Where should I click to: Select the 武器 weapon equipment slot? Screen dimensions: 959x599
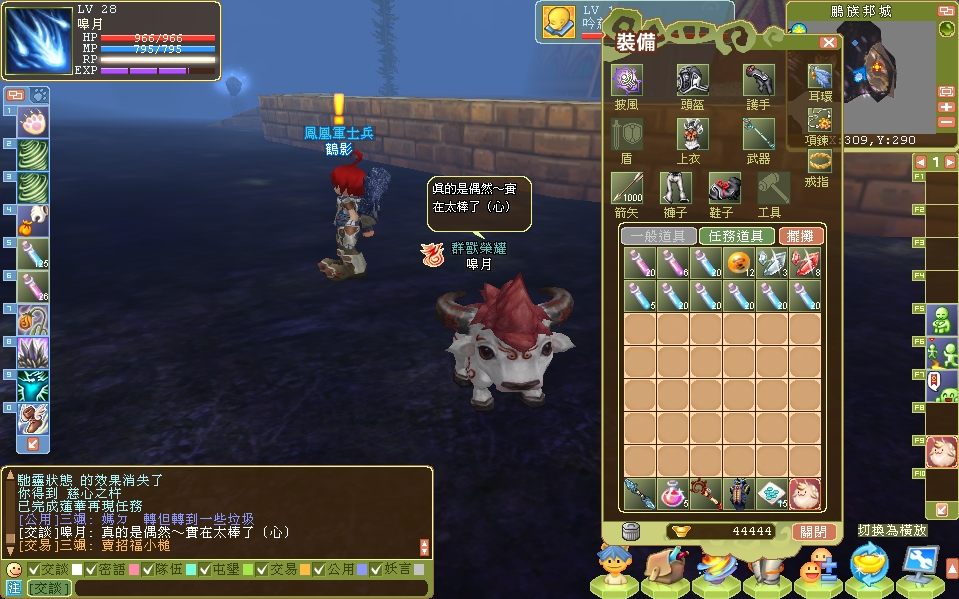tap(758, 134)
